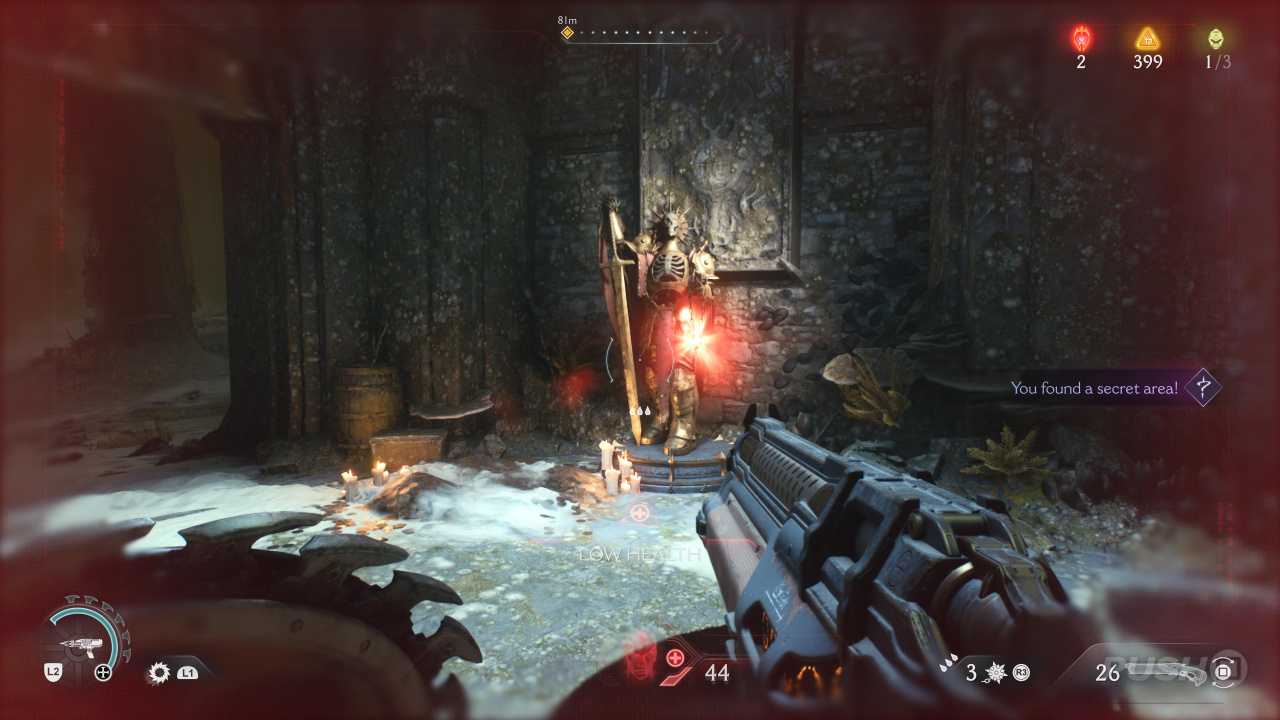Select the green helmet secrets icon
The width and height of the screenshot is (1280, 720).
click(1215, 39)
